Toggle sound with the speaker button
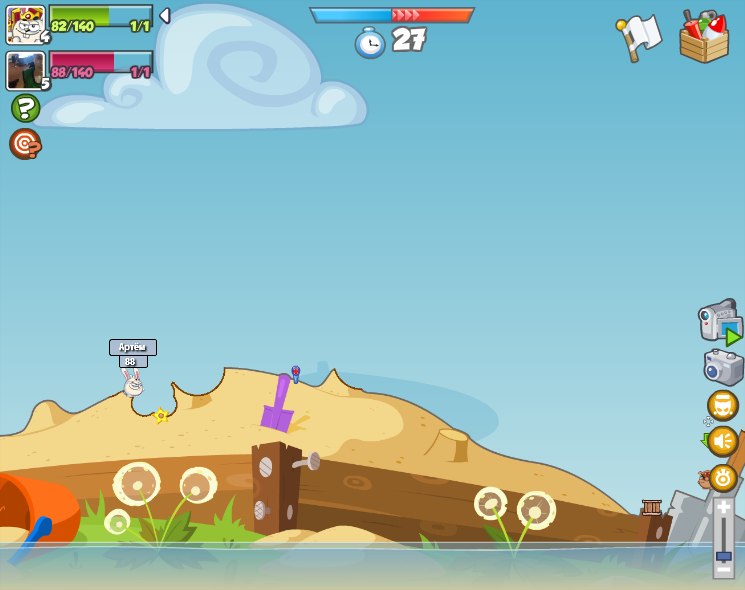Screen dimensions: 745x590 click(722, 441)
